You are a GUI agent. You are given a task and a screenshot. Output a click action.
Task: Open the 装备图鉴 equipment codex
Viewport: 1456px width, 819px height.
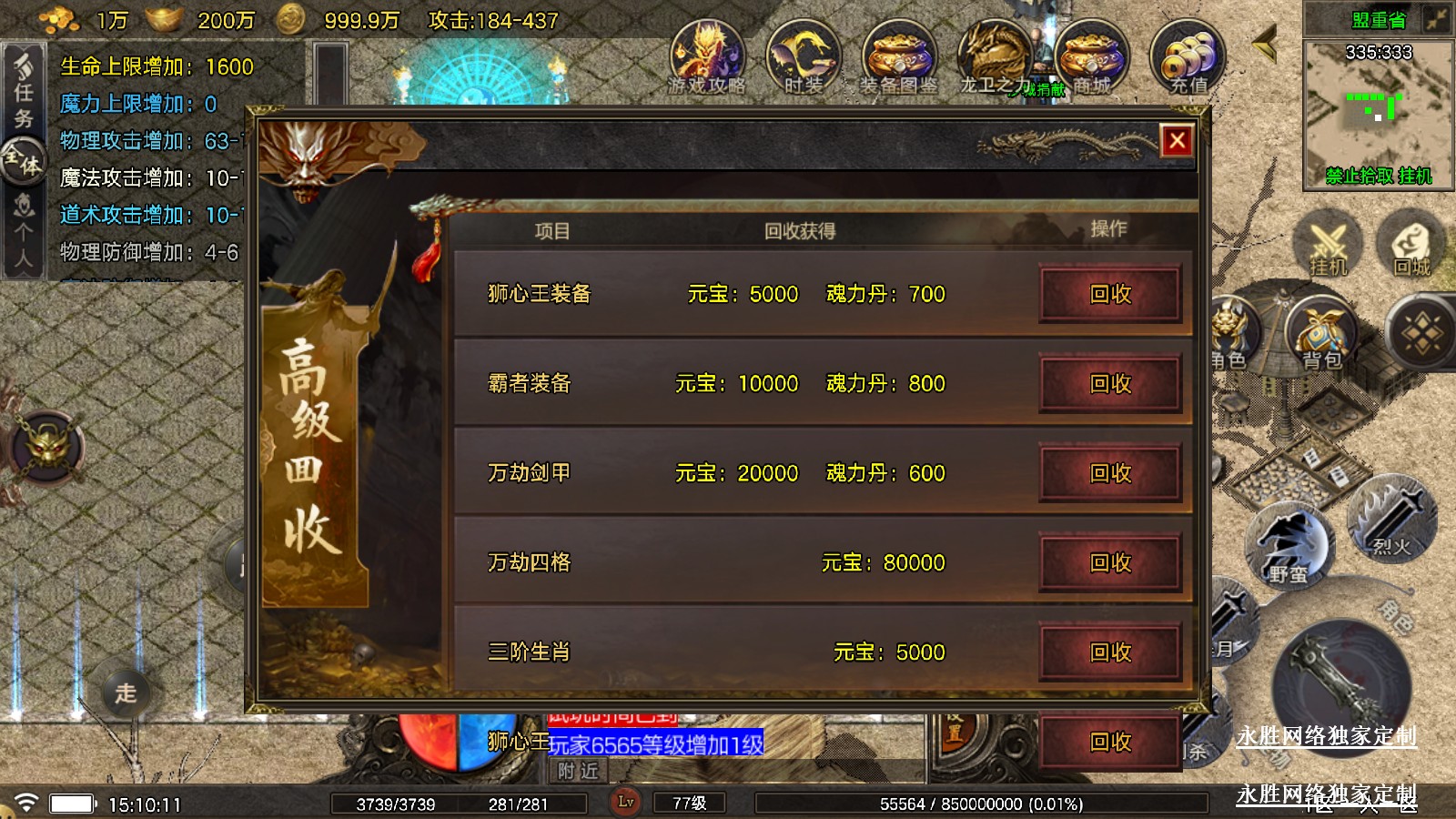click(898, 57)
